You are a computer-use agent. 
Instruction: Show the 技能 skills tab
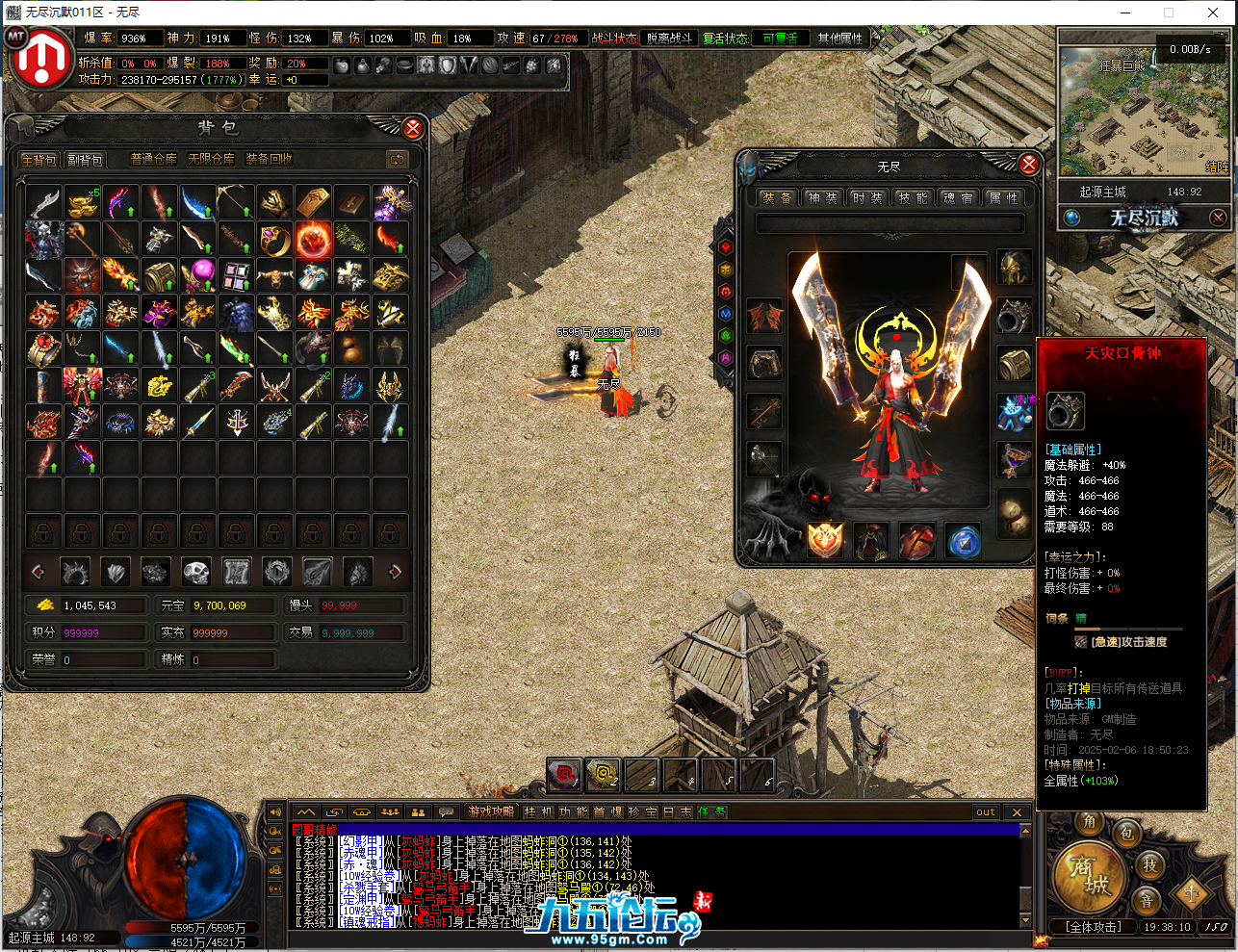912,197
